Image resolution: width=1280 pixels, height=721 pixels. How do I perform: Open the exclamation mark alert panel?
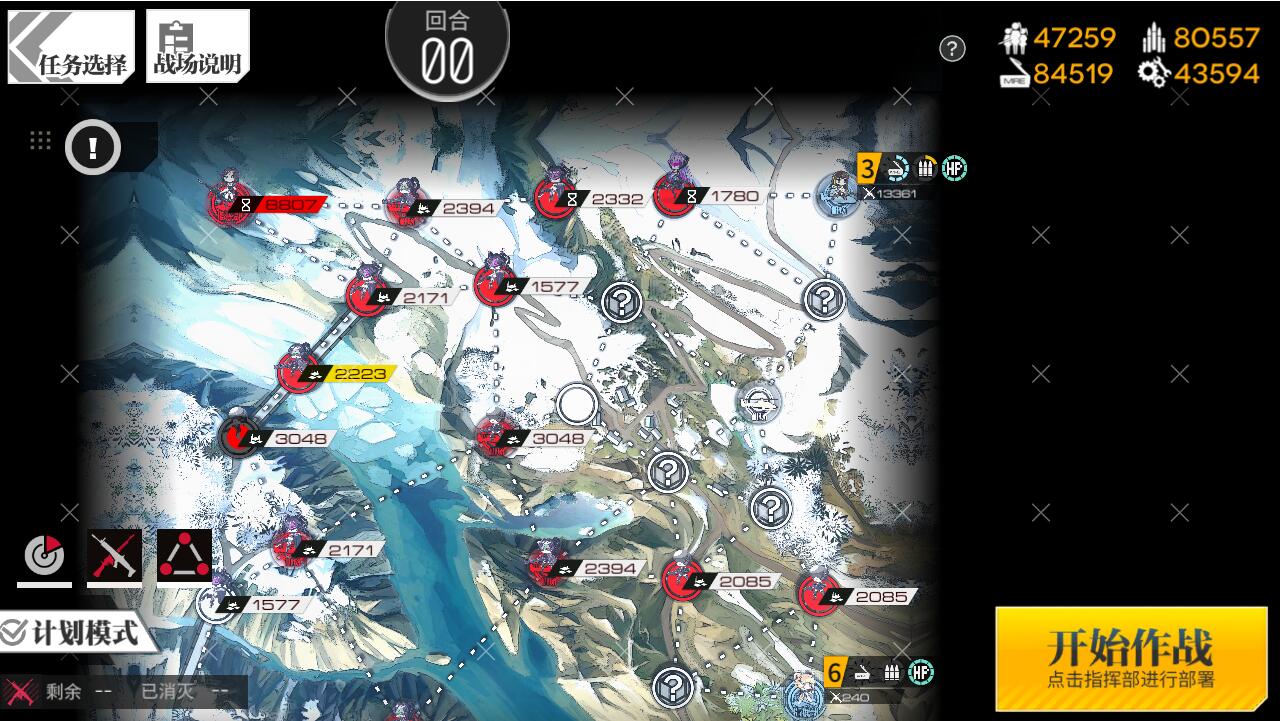pos(93,149)
